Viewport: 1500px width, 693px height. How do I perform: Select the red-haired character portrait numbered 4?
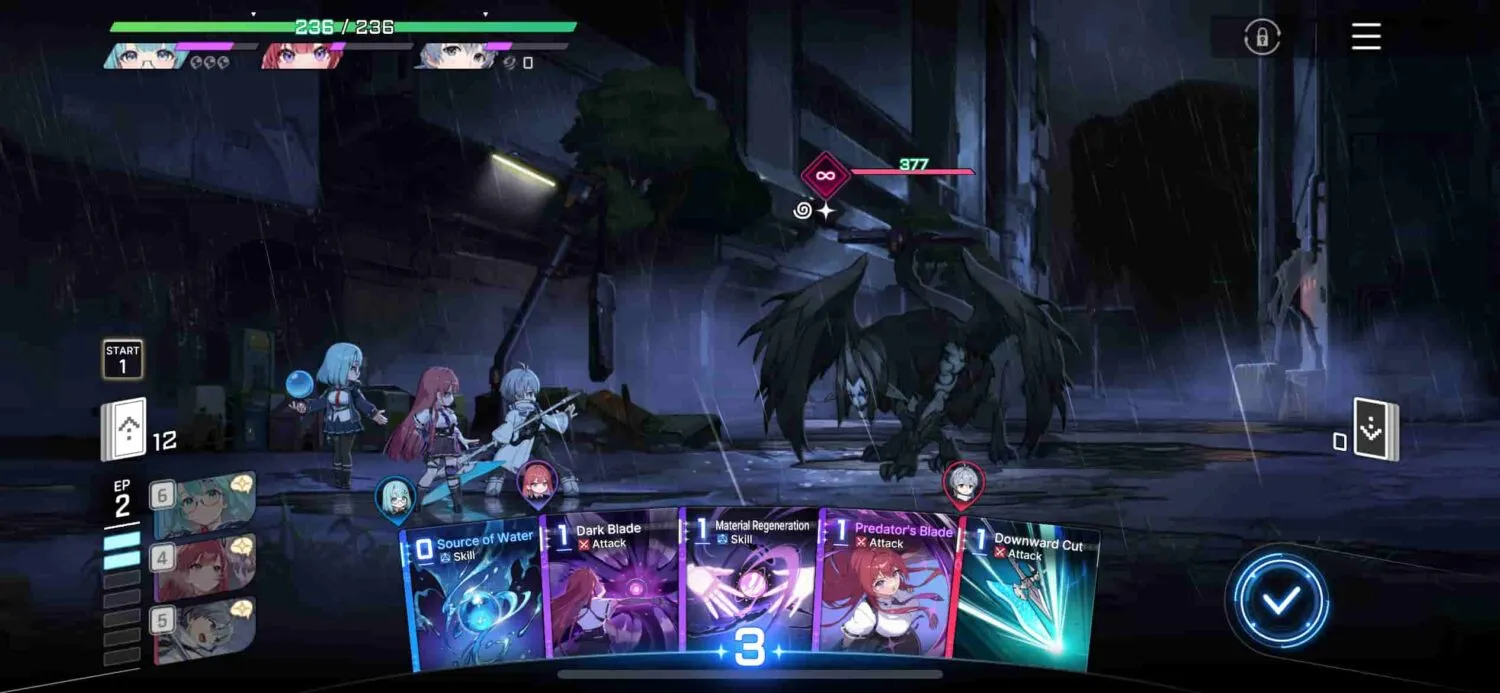coord(203,567)
